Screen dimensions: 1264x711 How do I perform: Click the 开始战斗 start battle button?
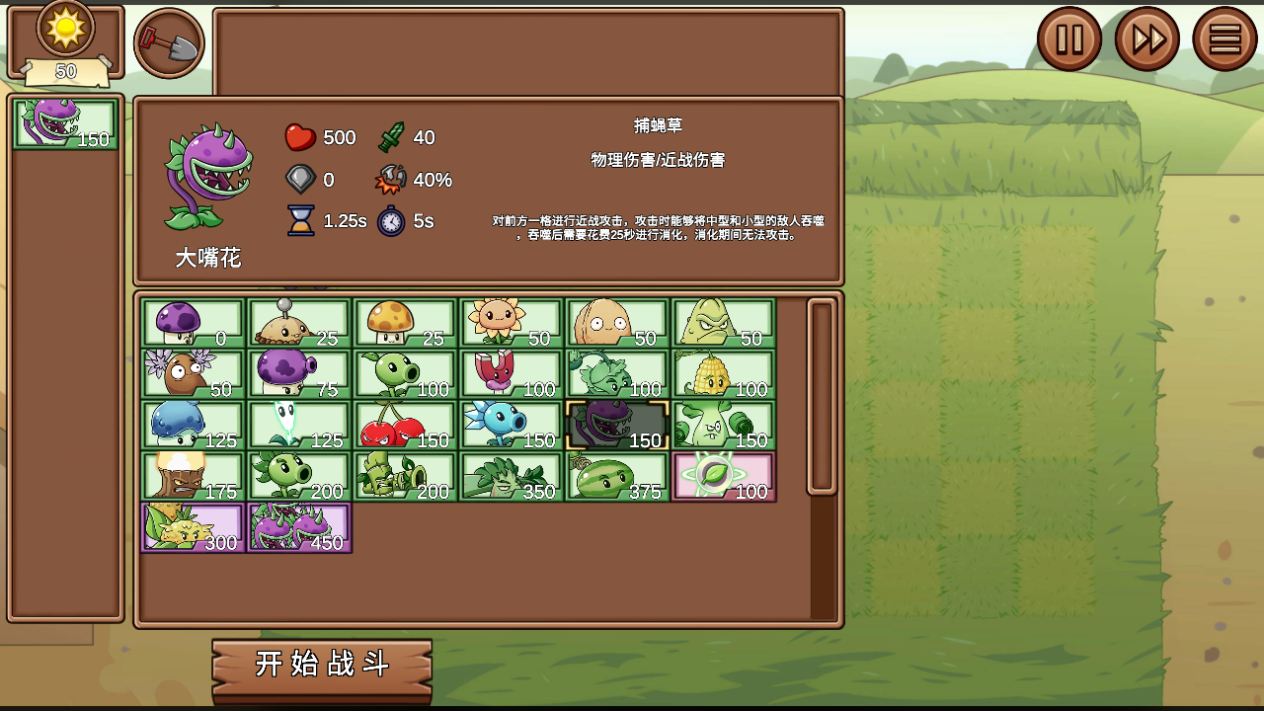point(322,664)
